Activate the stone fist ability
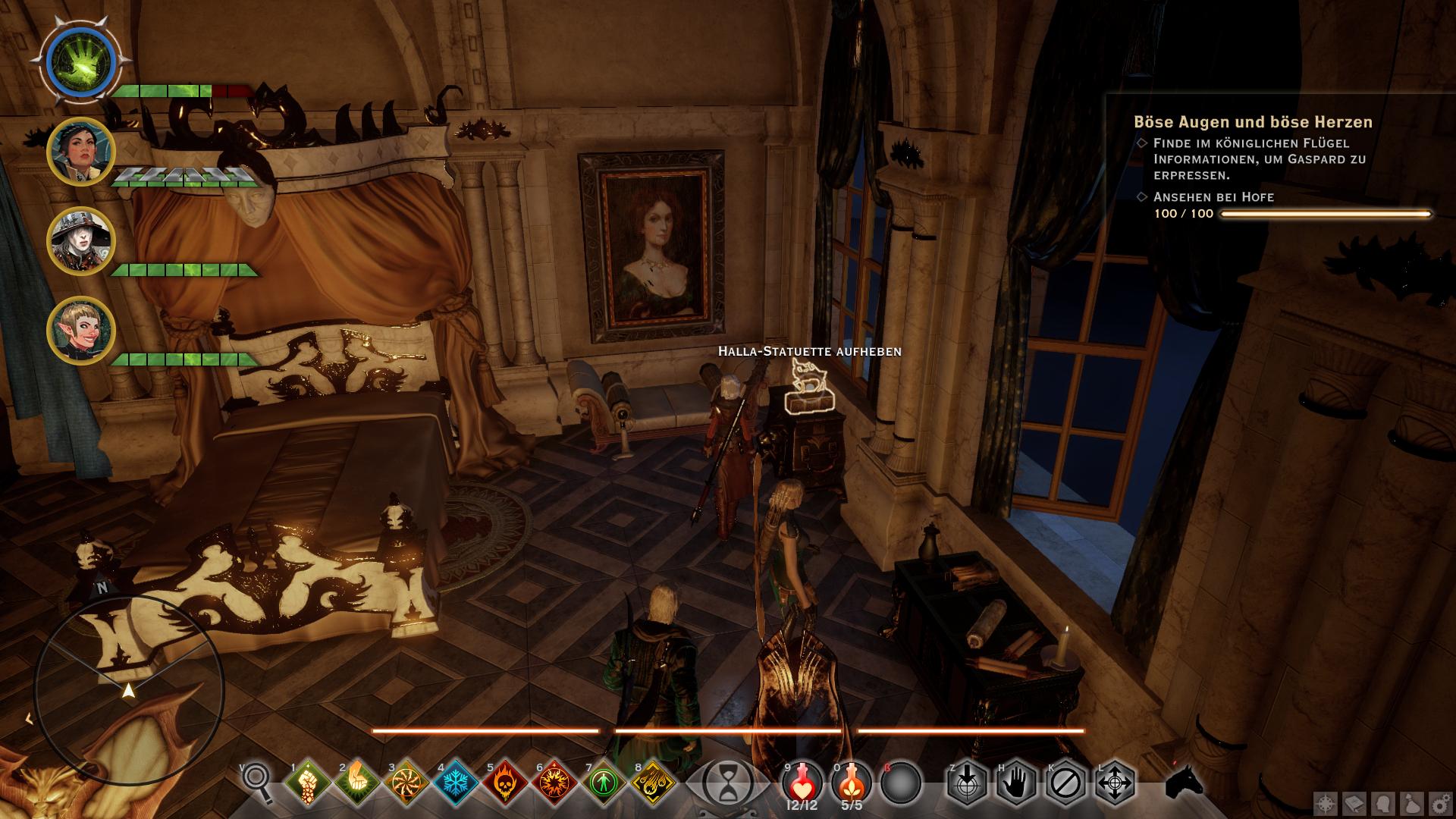The image size is (1456, 819). click(x=308, y=783)
